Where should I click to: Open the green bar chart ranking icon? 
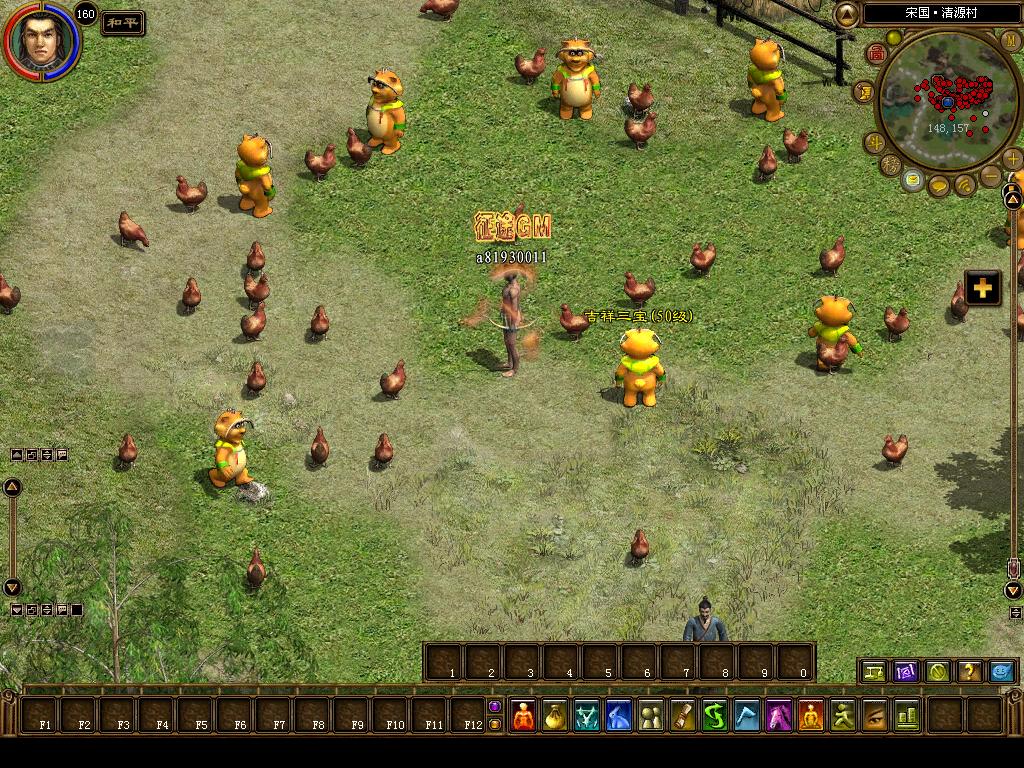tap(907, 716)
